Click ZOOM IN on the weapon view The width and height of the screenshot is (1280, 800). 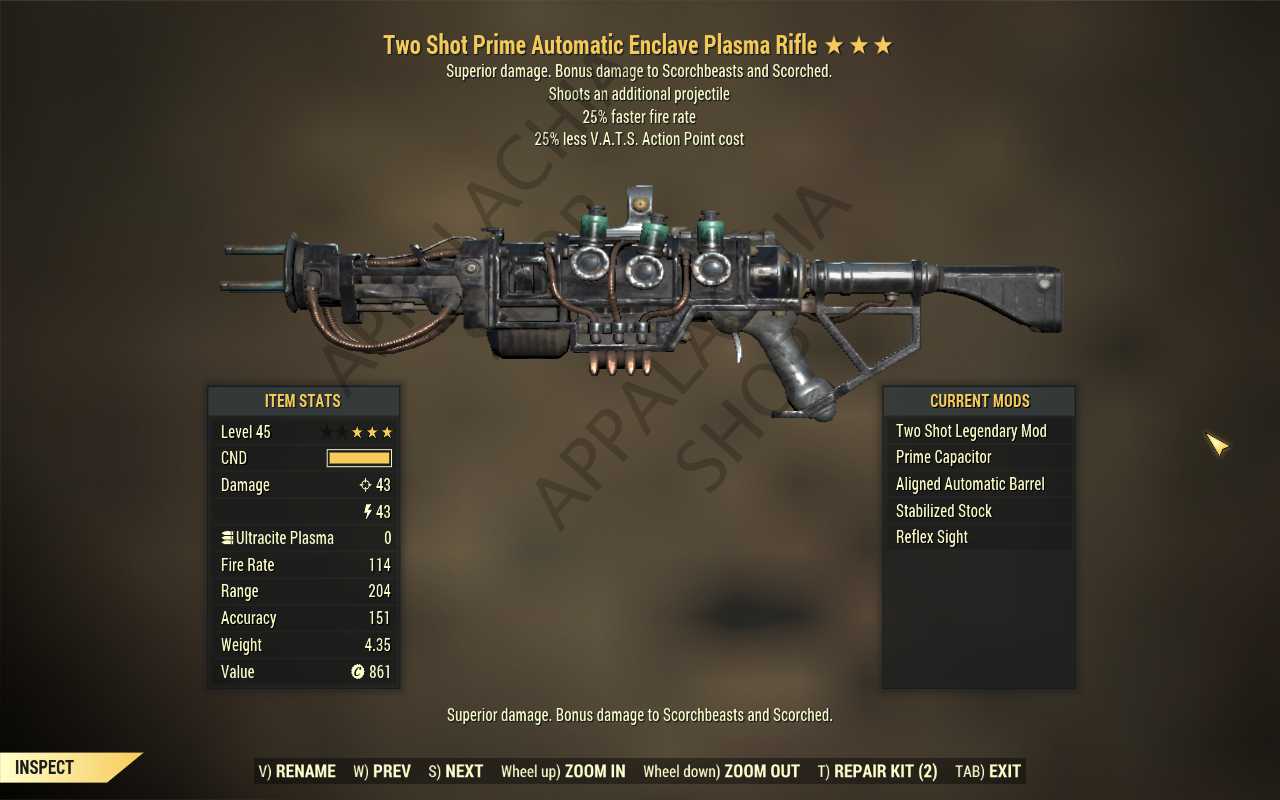coord(563,771)
